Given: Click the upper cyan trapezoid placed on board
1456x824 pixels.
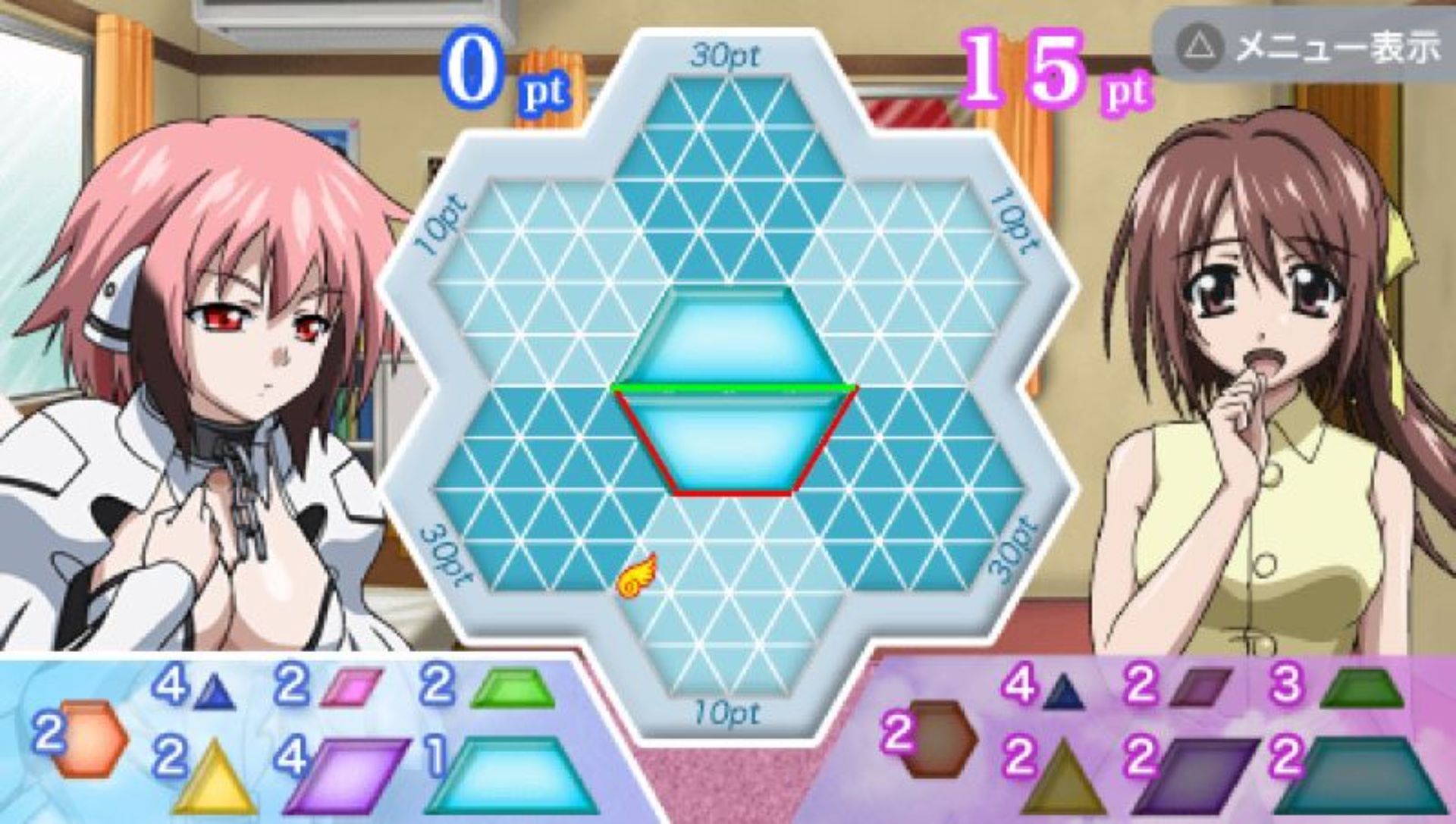Looking at the screenshot, I should coord(733,337).
